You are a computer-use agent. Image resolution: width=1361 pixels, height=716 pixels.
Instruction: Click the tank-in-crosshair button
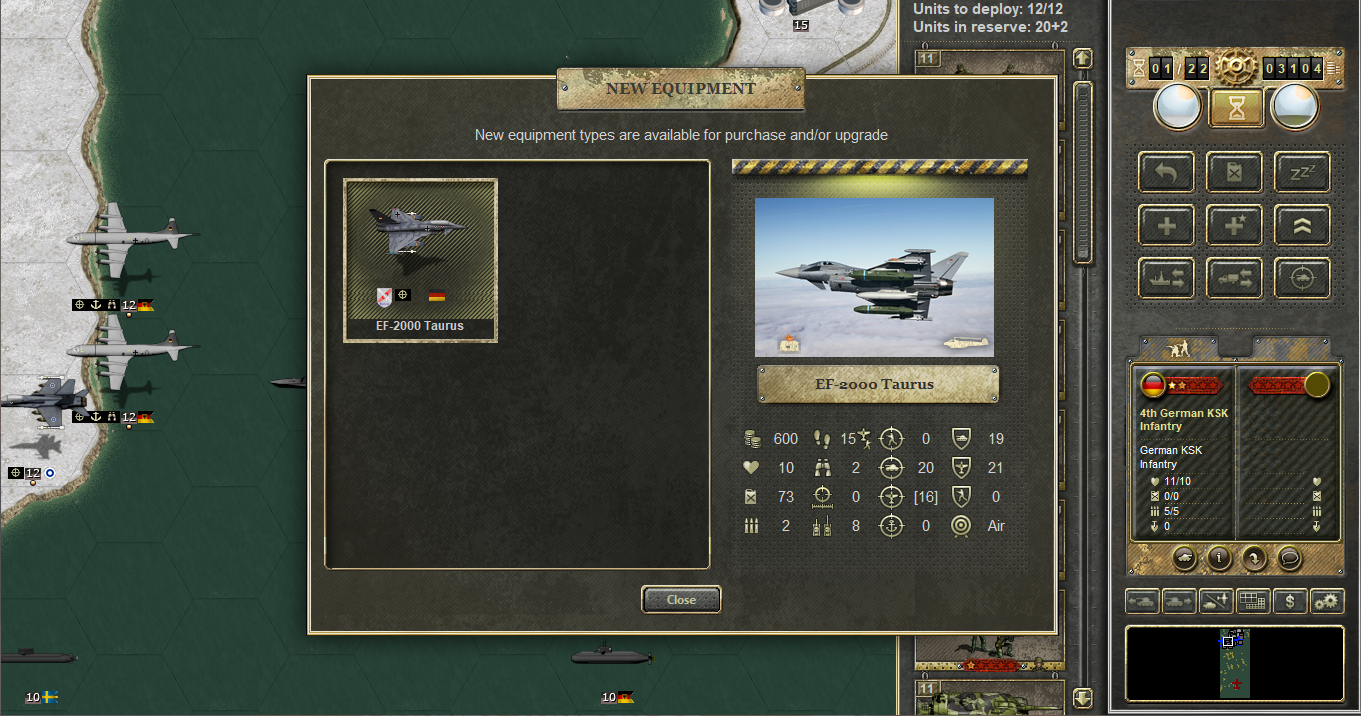(x=1302, y=278)
